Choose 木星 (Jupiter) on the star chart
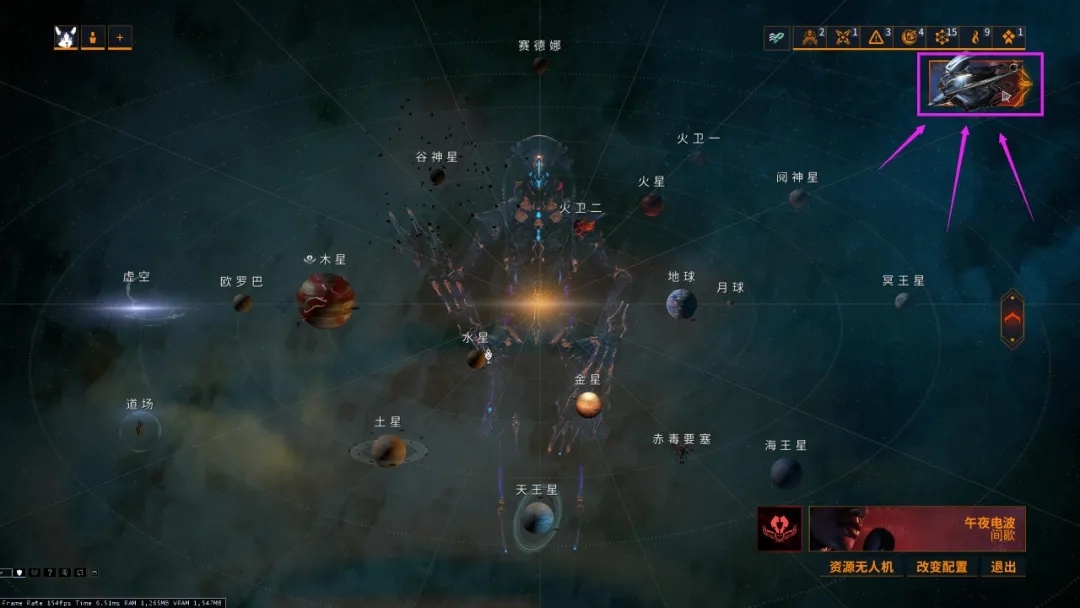Image resolution: width=1080 pixels, height=608 pixels. click(x=325, y=299)
